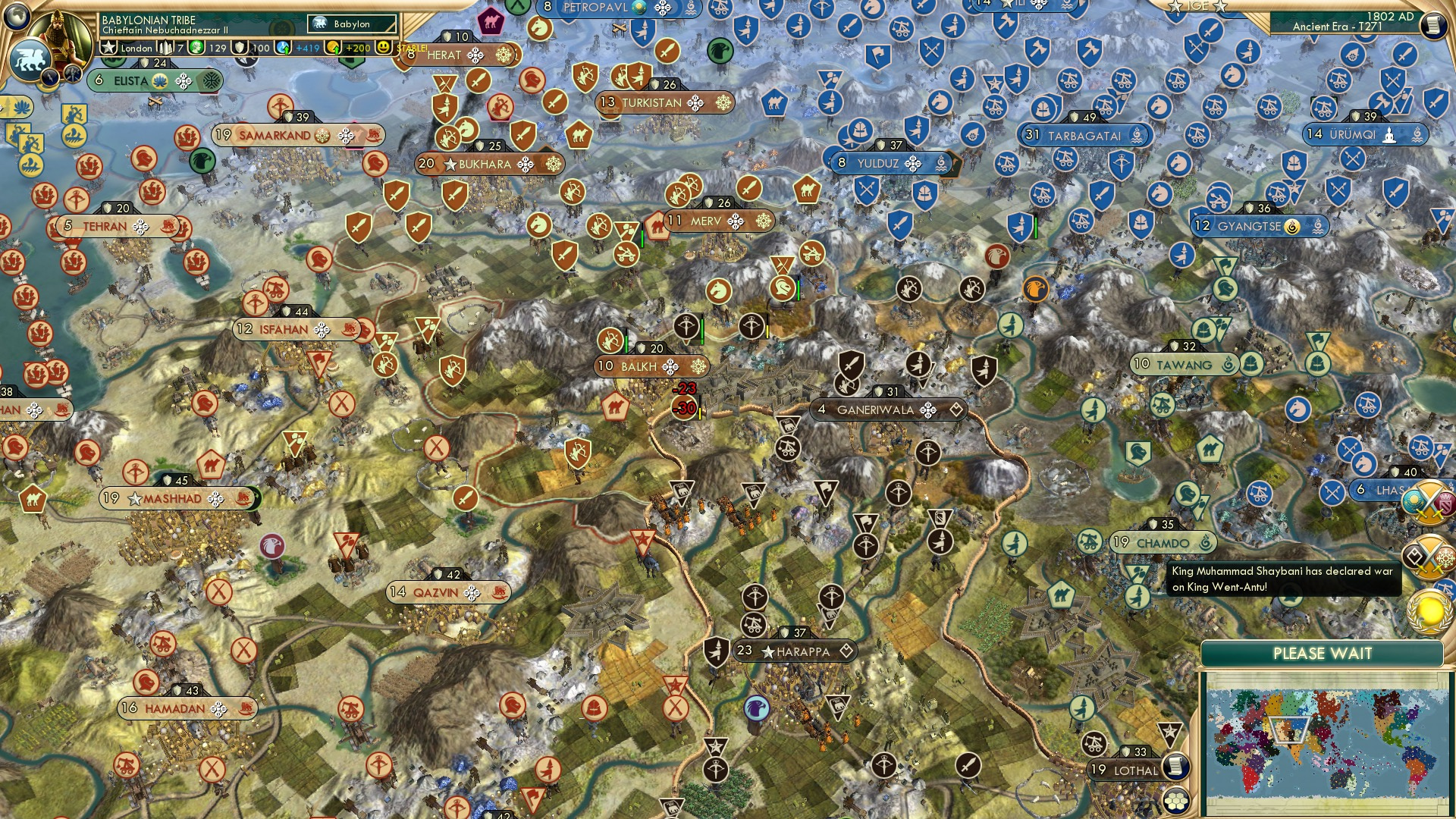Click the science output 129 icon
Image resolution: width=1456 pixels, height=819 pixels.
(x=196, y=48)
